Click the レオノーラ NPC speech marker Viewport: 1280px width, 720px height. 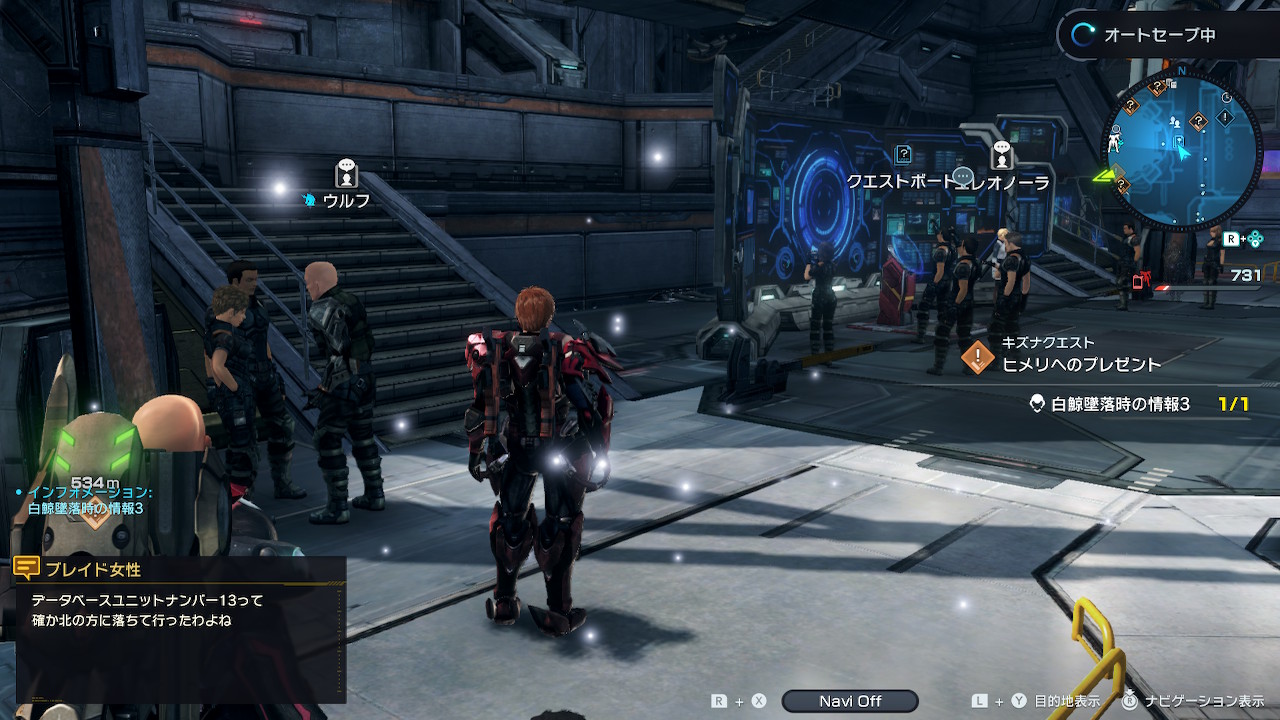tap(1001, 156)
